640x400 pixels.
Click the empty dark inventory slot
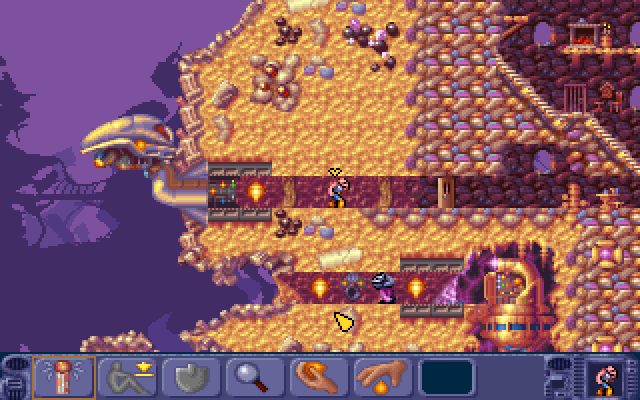(448, 377)
